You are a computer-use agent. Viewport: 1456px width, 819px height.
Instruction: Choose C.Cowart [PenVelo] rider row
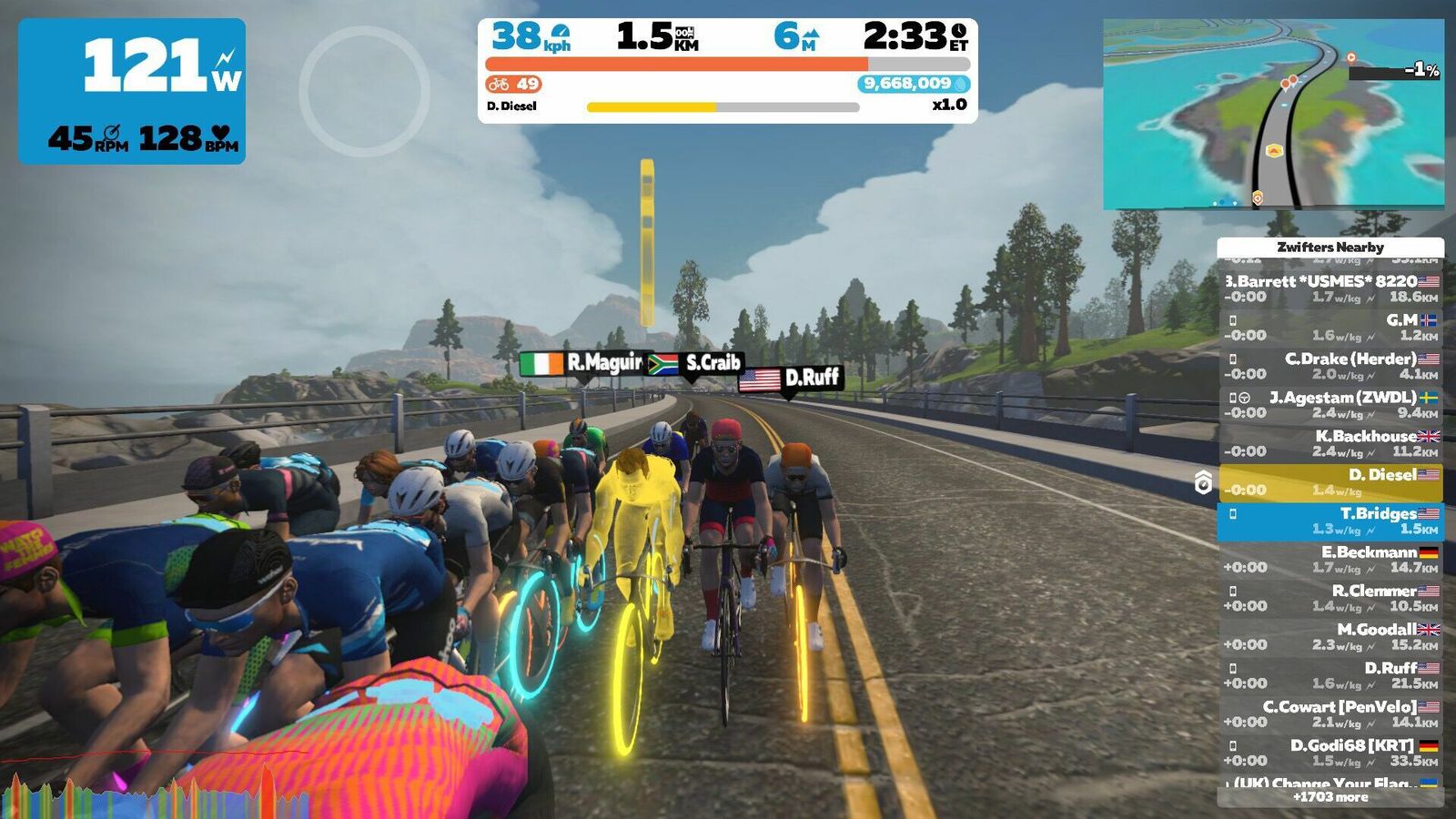tap(1330, 714)
